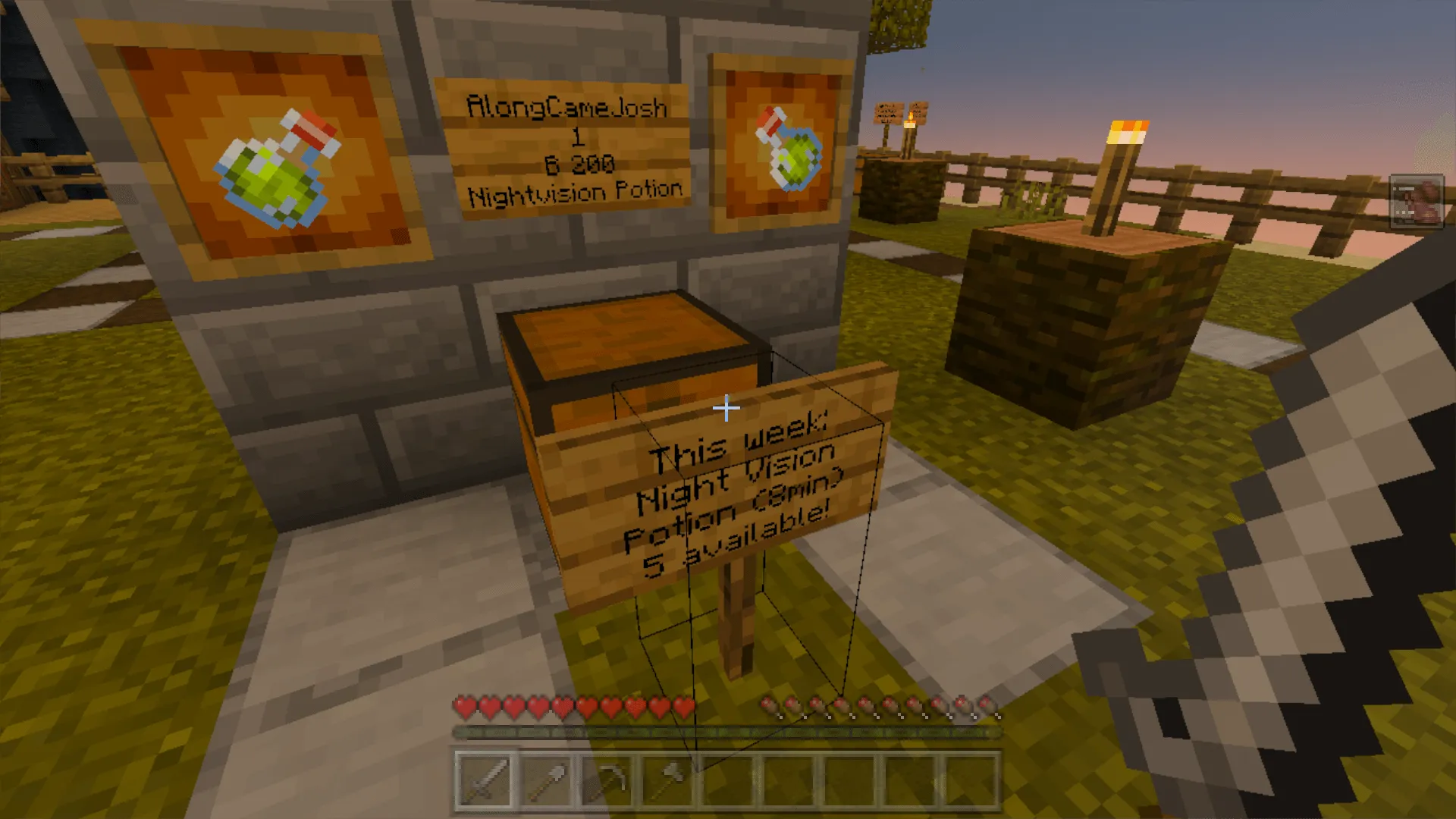
Task: Click the thumbnail overlay in the top right corner
Action: (x=1417, y=201)
